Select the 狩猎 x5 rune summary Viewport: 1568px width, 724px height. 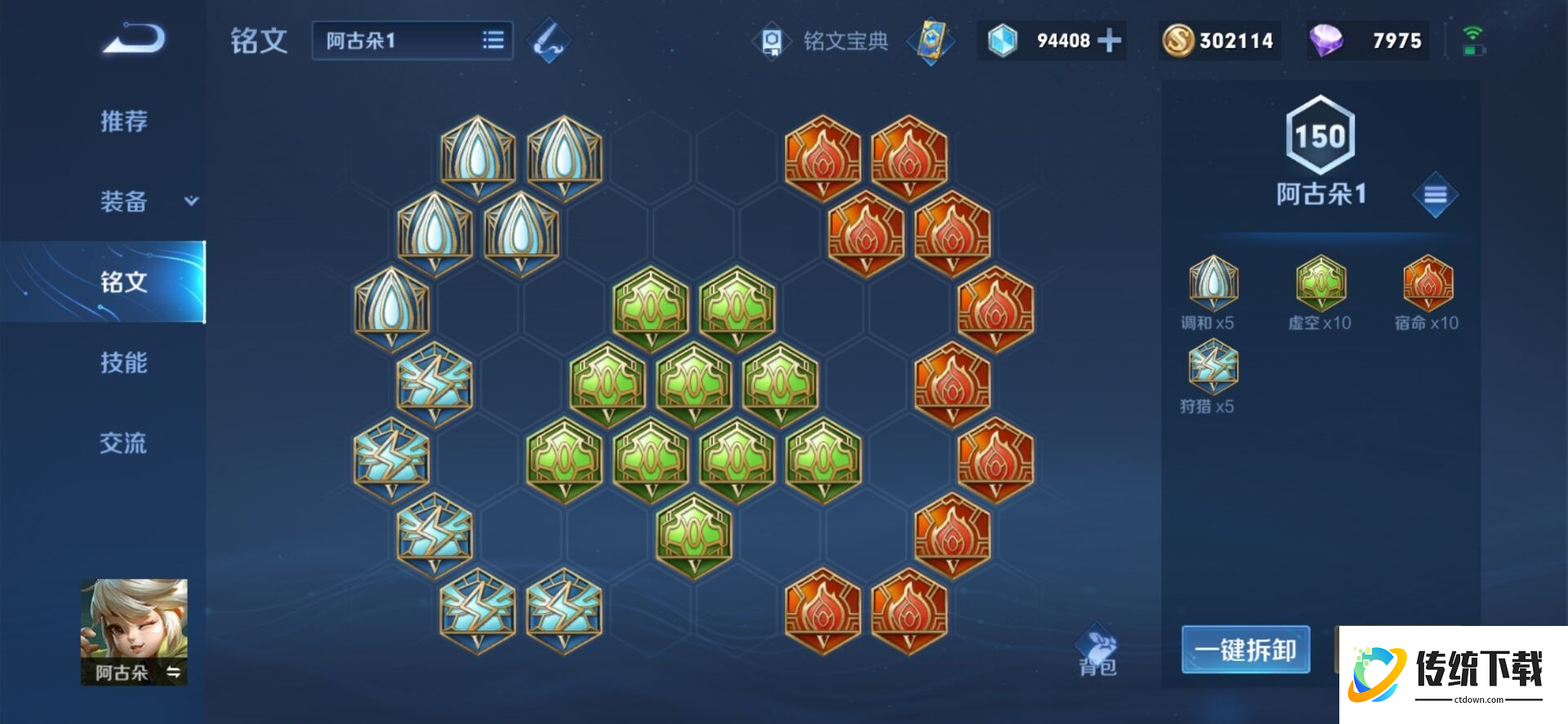pos(1212,376)
